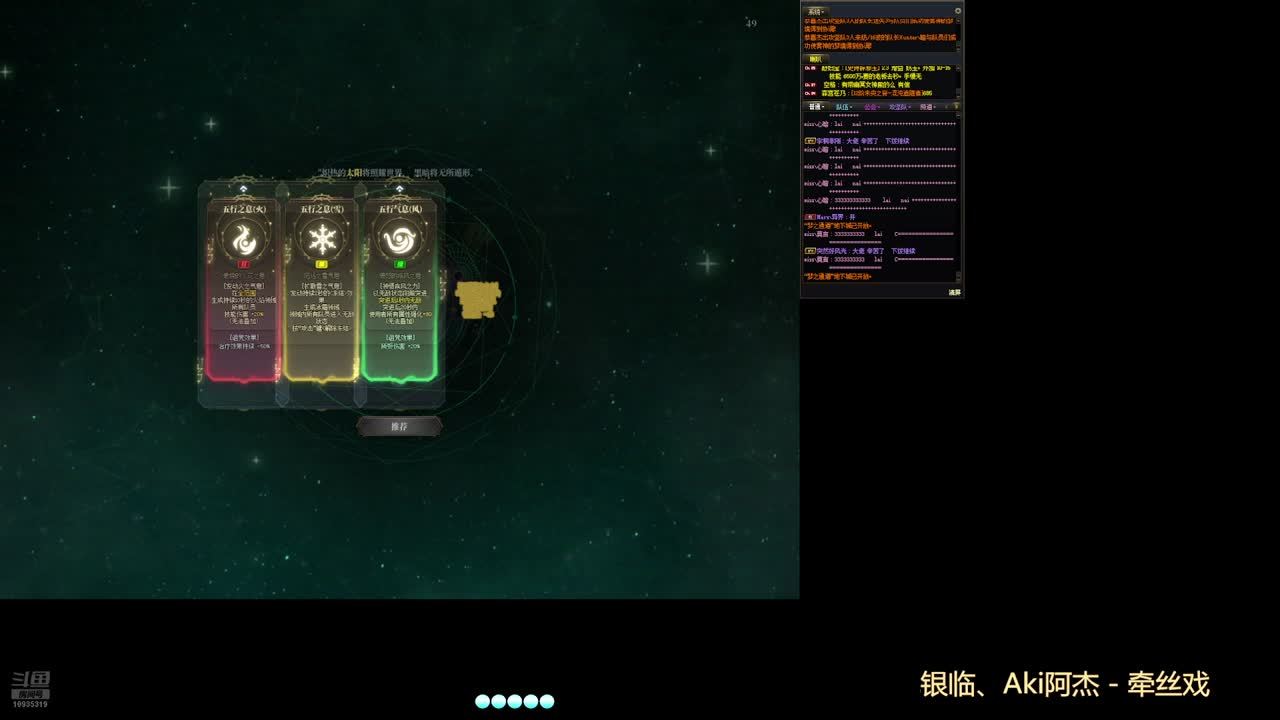Select the snowflake element card 五行之息(雪)
This screenshot has height=720, width=1280.
321,290
